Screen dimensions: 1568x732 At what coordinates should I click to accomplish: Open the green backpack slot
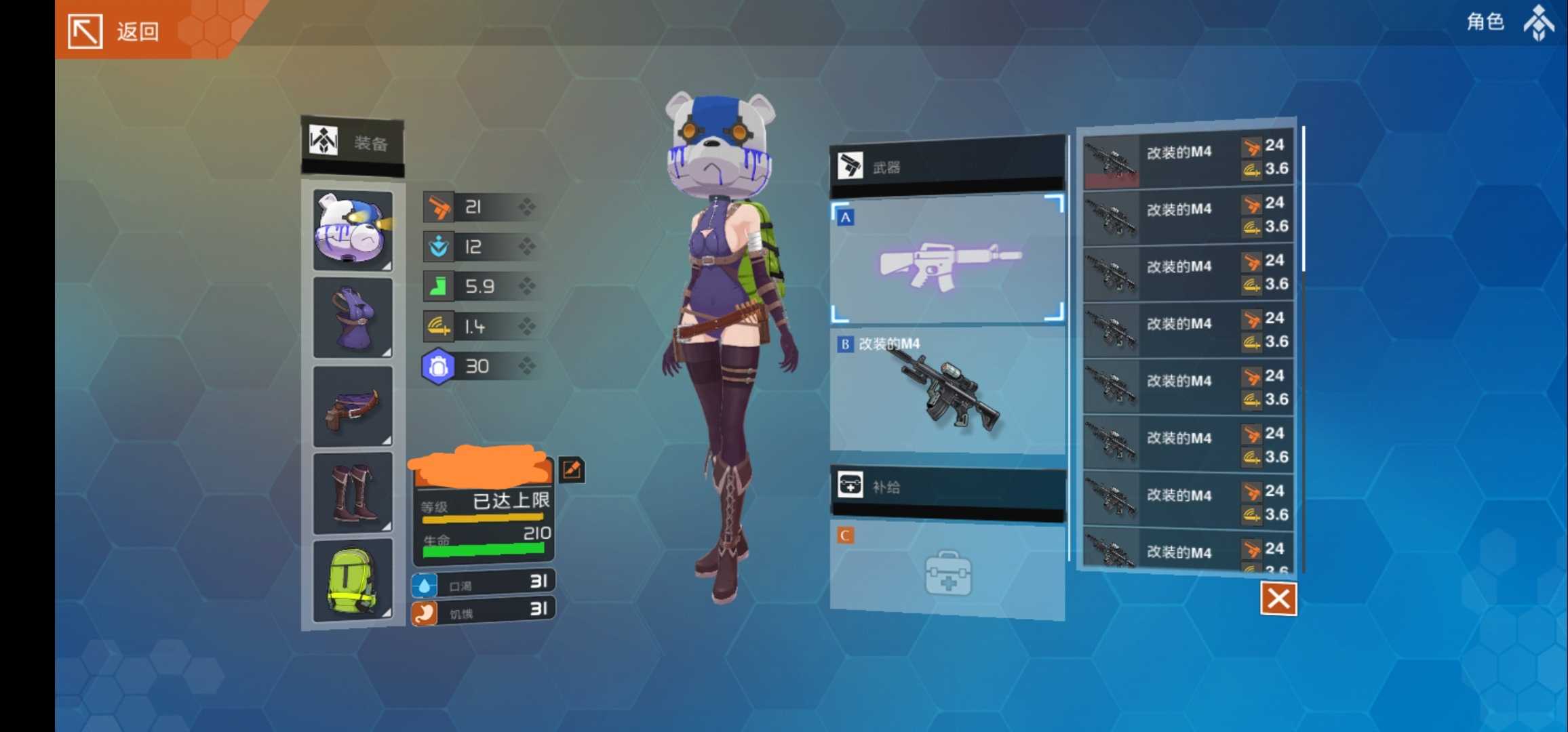(x=353, y=581)
